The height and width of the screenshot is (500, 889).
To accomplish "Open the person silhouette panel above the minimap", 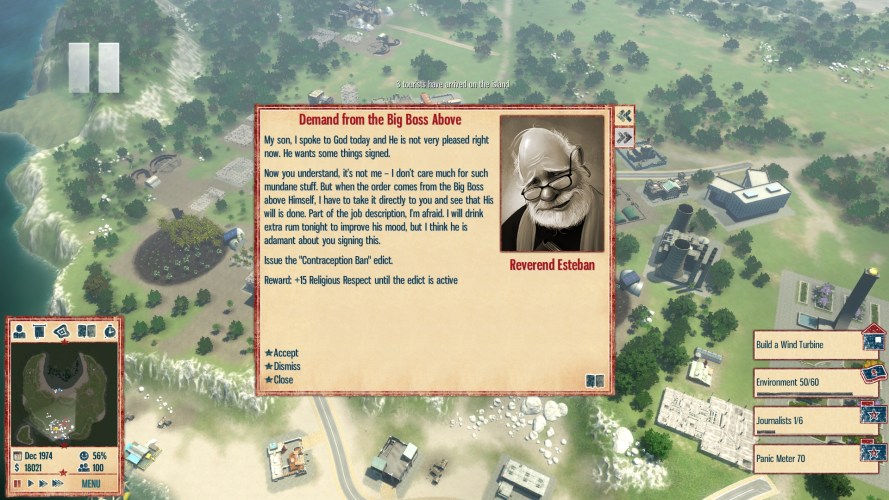I will pyautogui.click(x=19, y=330).
